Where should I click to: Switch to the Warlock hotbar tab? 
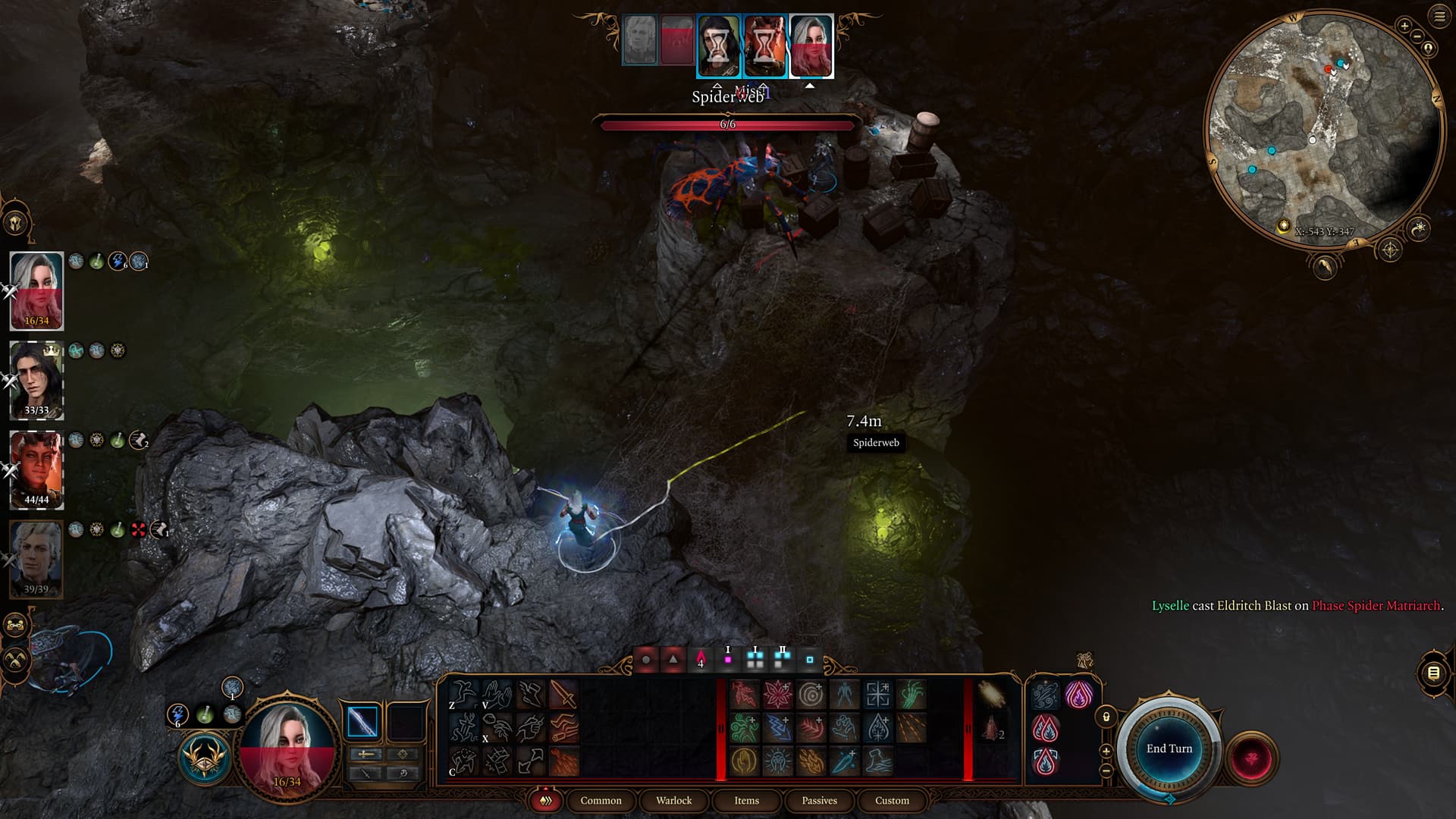[673, 800]
